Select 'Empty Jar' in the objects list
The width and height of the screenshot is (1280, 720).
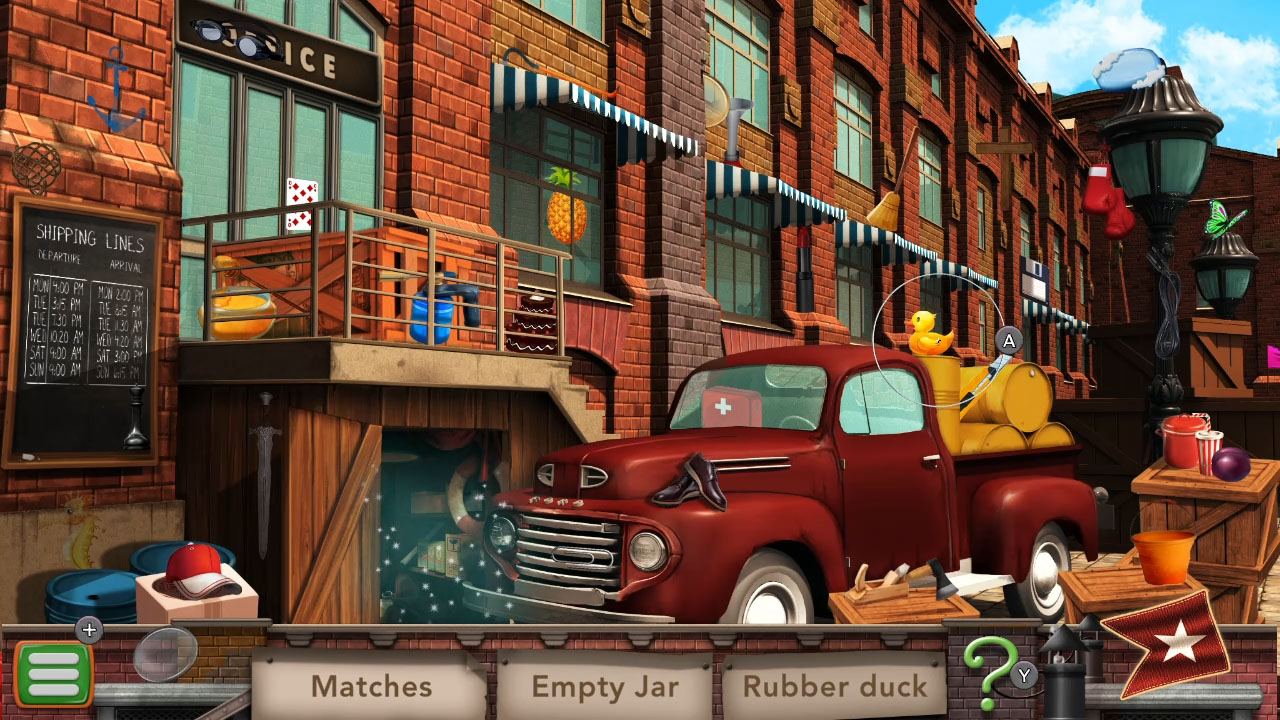click(605, 686)
